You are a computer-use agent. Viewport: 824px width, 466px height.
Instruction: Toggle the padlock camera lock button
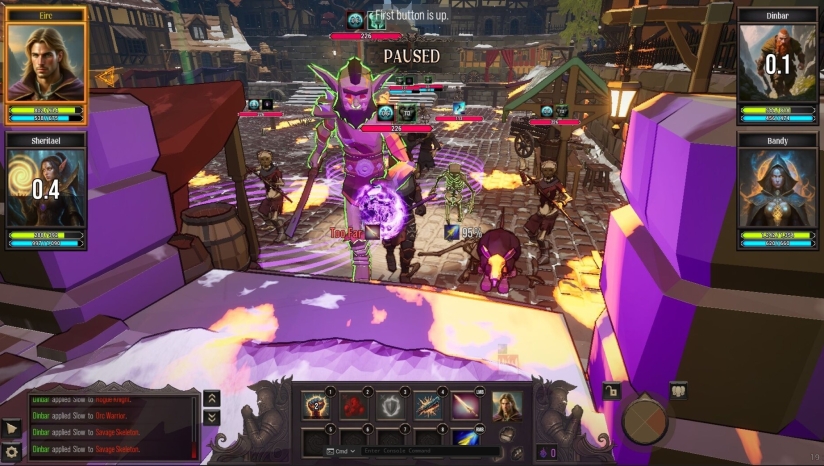(609, 391)
